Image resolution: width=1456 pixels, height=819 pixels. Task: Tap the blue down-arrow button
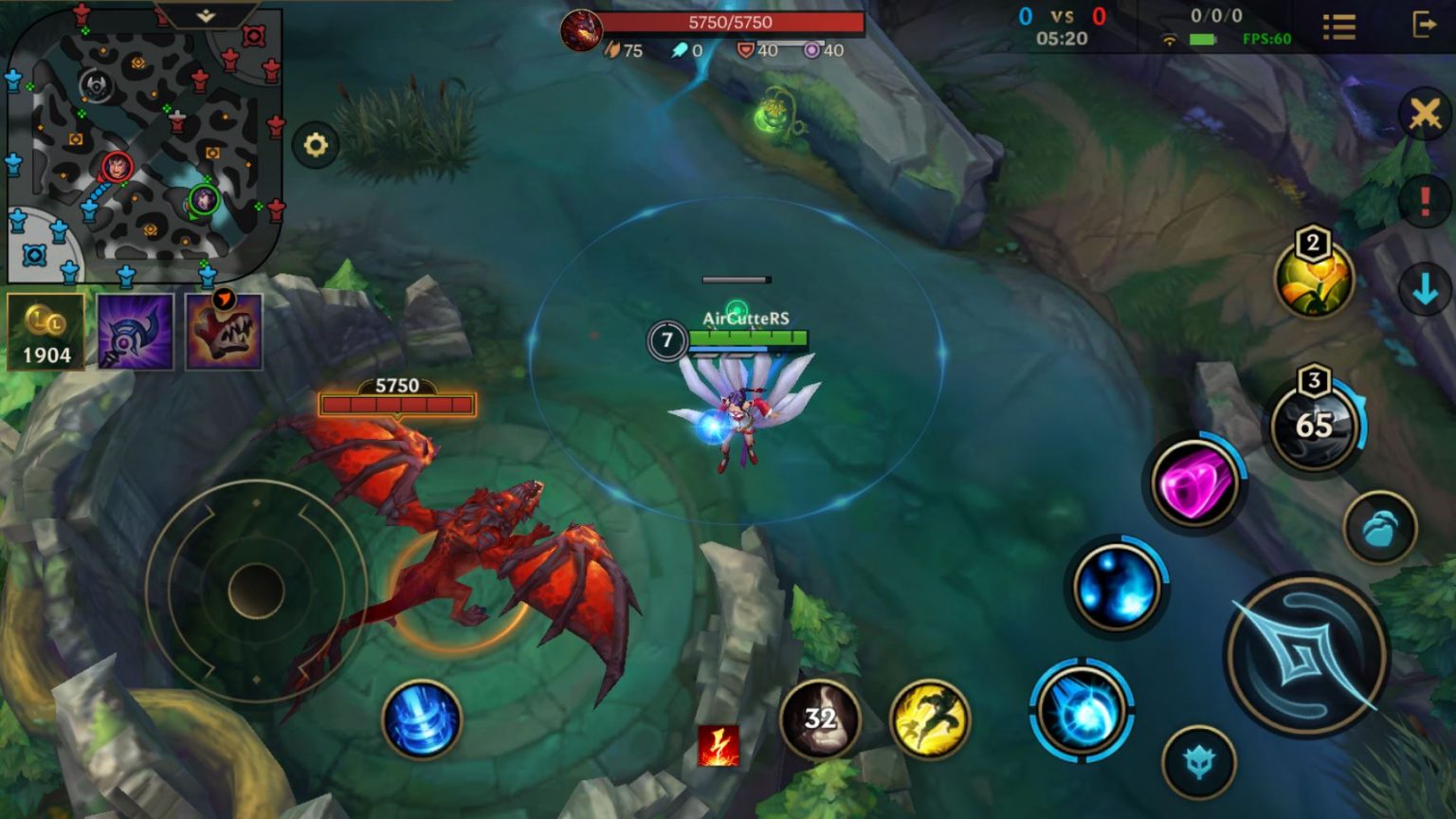click(x=1425, y=292)
